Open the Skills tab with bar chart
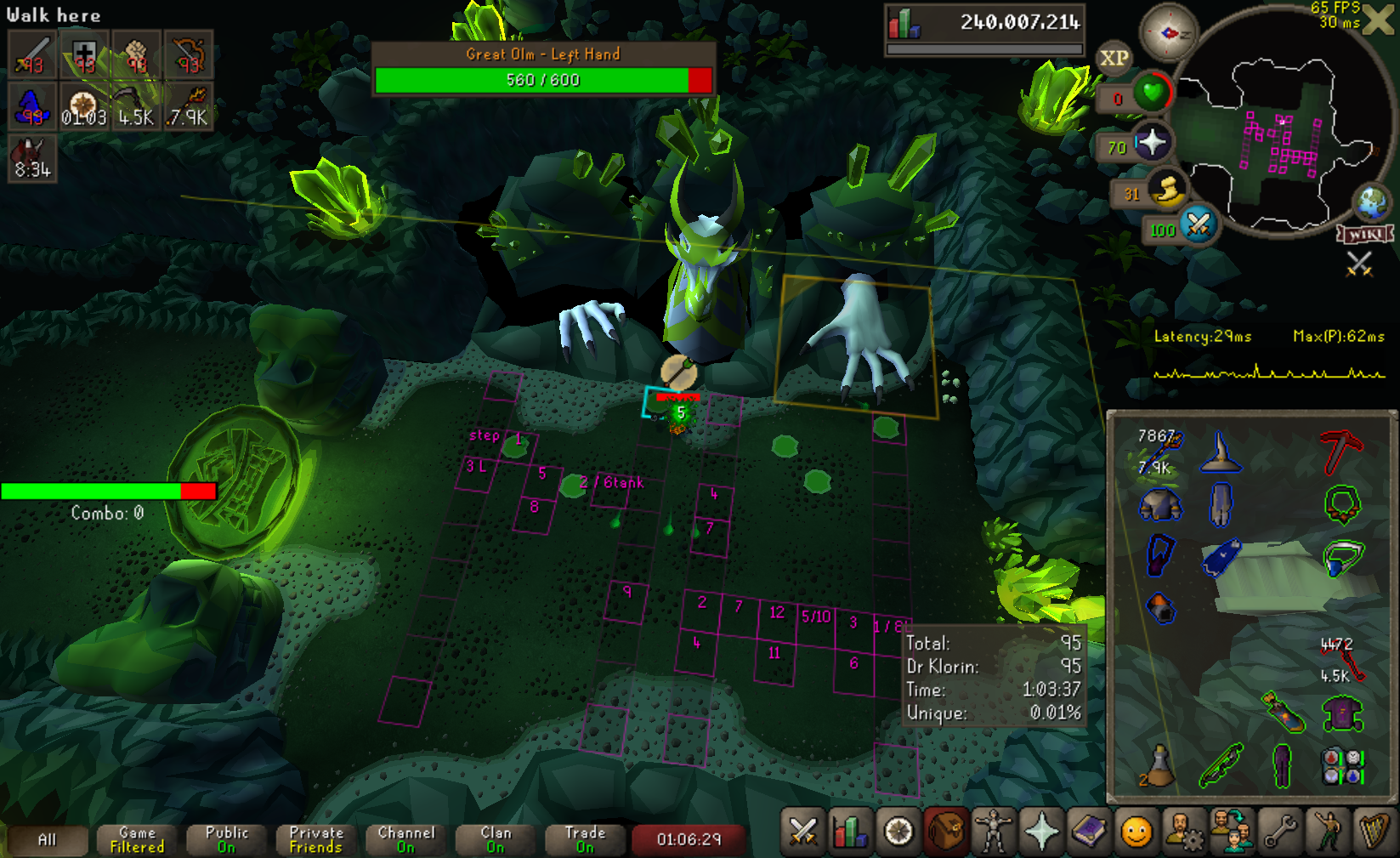1400x858 pixels. 850,832
